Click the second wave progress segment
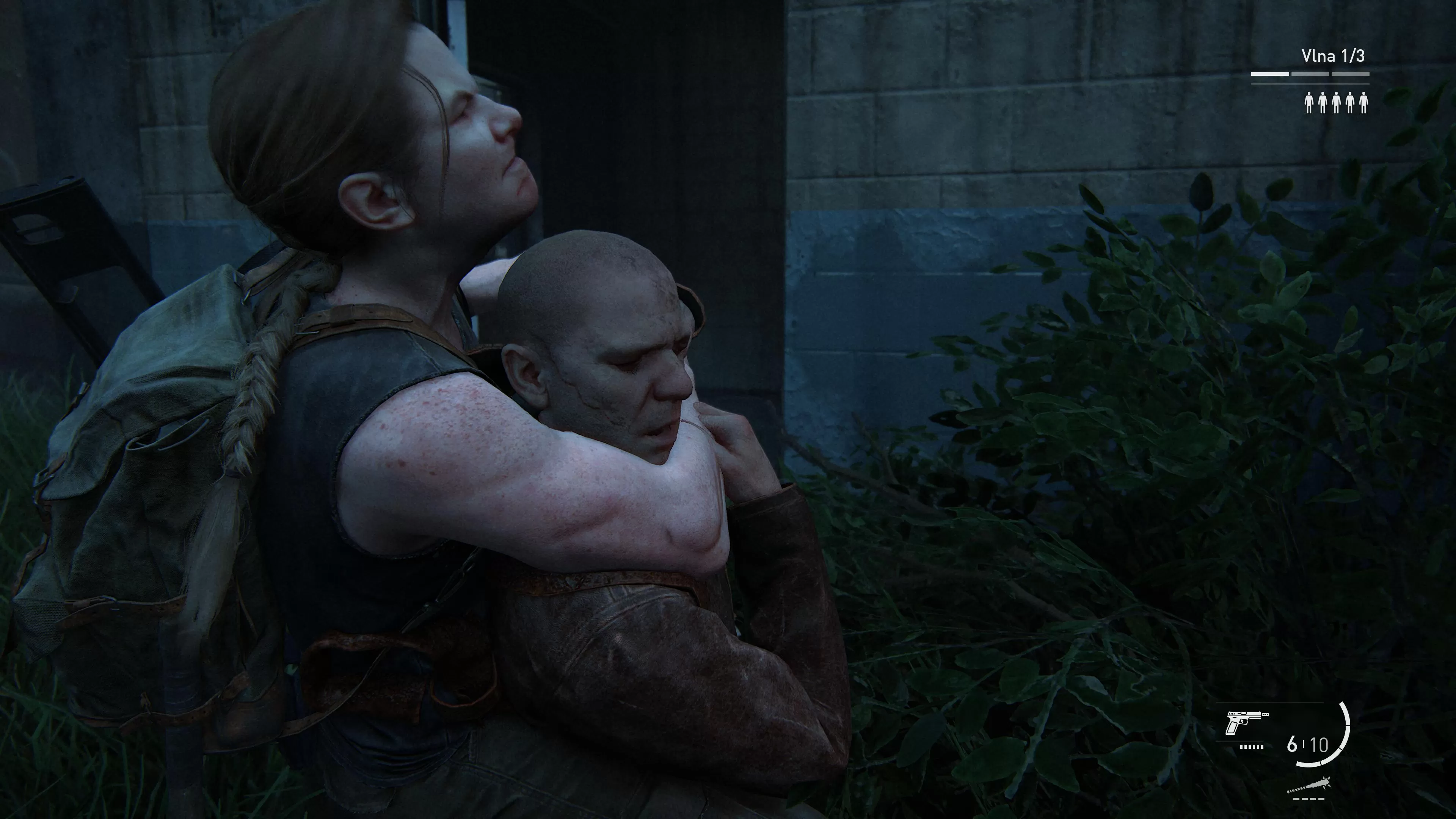Viewport: 1456px width, 819px height. coord(1310,74)
